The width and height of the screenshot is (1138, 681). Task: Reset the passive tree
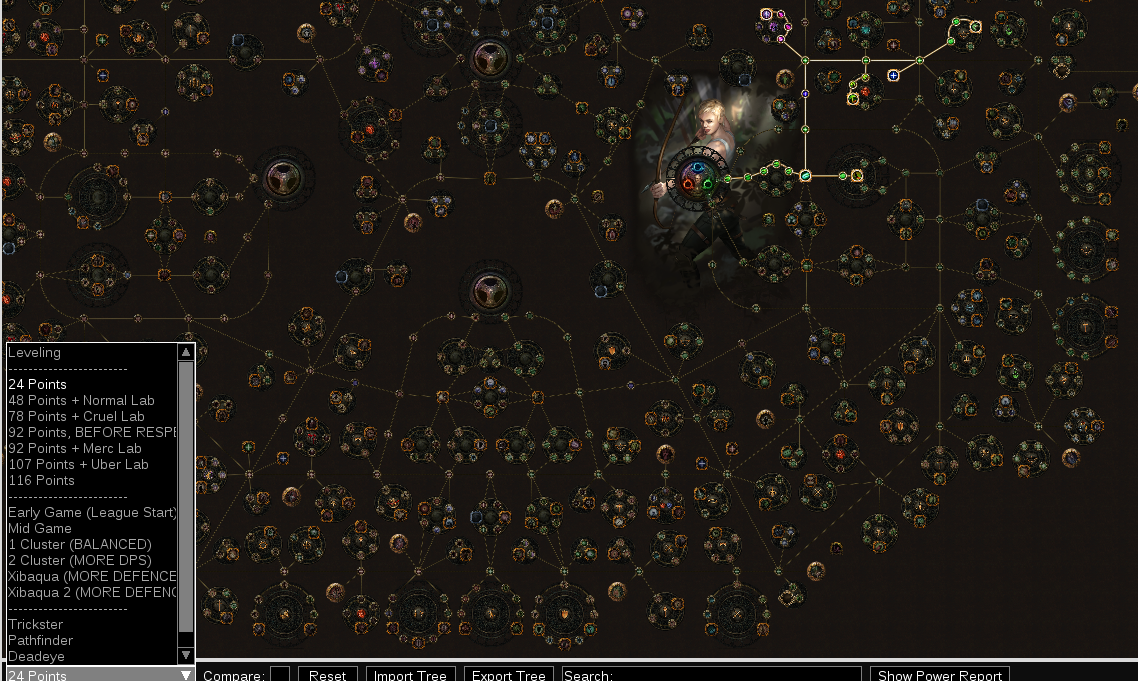[327, 675]
